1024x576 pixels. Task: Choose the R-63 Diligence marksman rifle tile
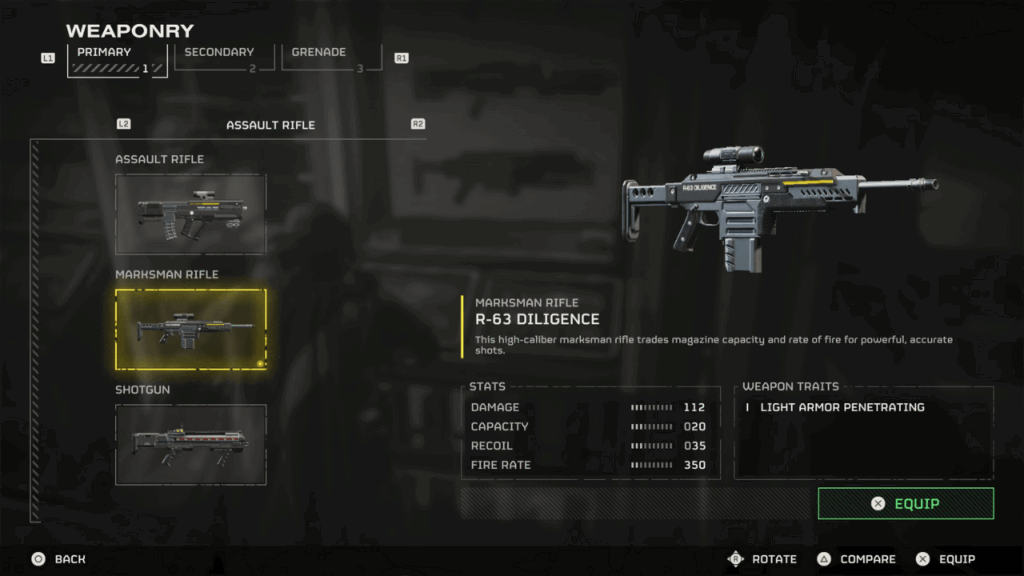tap(191, 329)
